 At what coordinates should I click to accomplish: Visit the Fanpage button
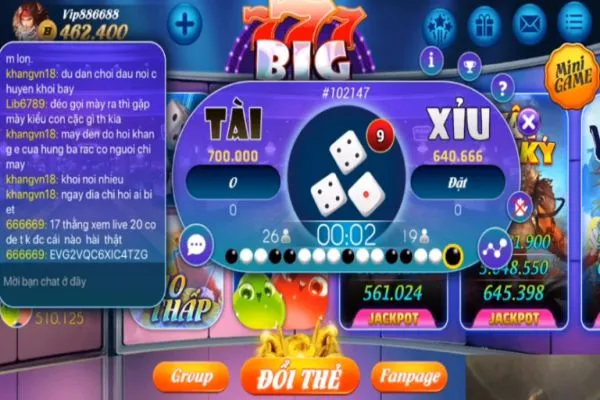pyautogui.click(x=409, y=377)
